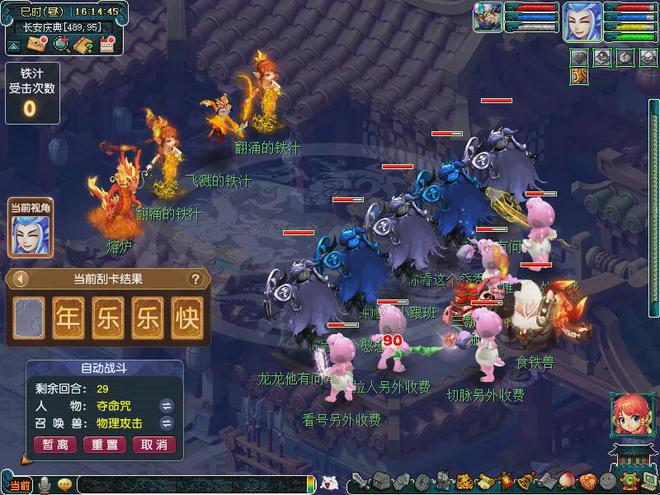Select the 快 scratch card tile

pyautogui.click(x=186, y=316)
